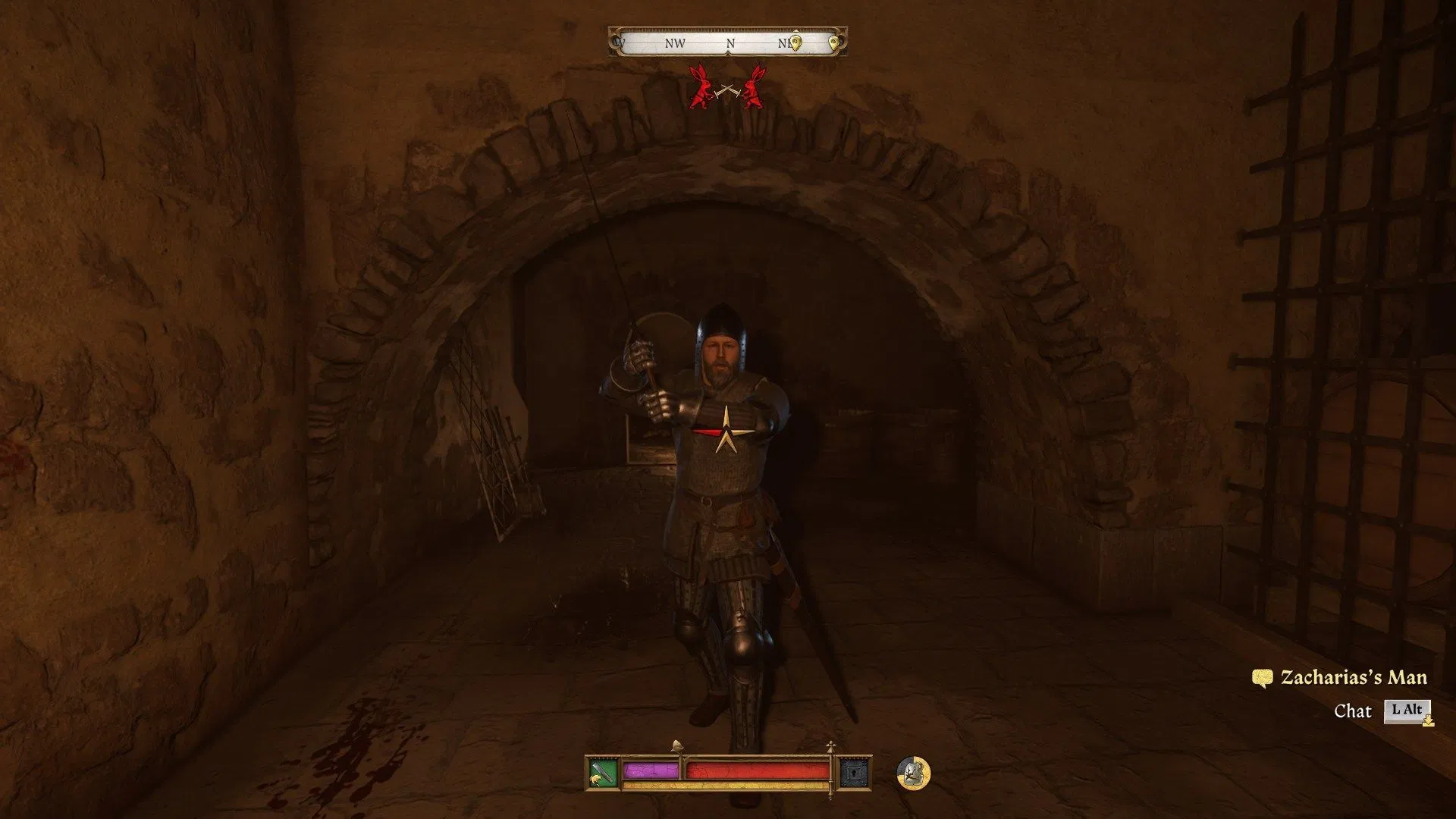Click the leftmost yellow map marker on compass
Screen dimensions: 1456x819
tap(795, 42)
